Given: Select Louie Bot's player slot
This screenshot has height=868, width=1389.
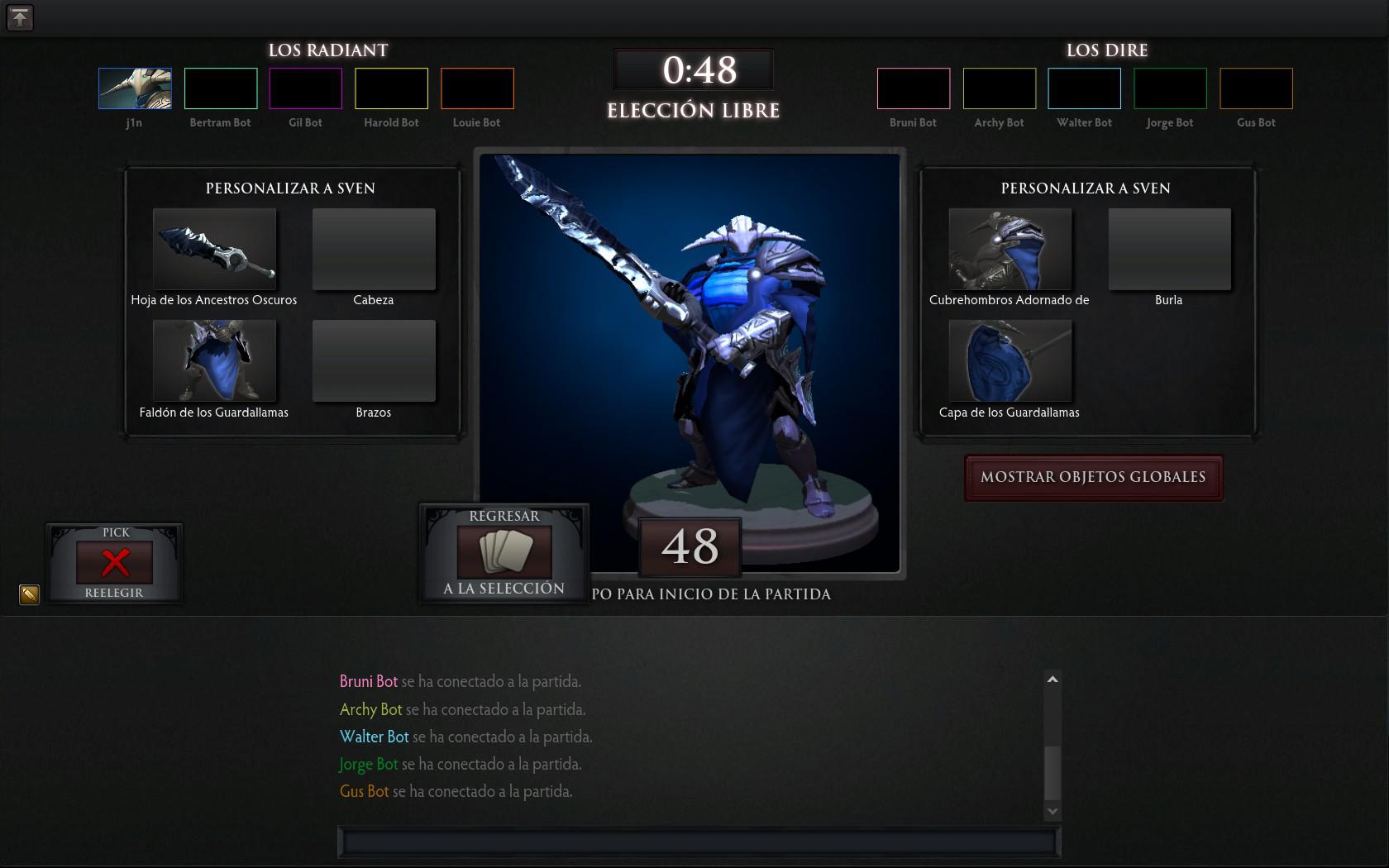Looking at the screenshot, I should [477, 88].
